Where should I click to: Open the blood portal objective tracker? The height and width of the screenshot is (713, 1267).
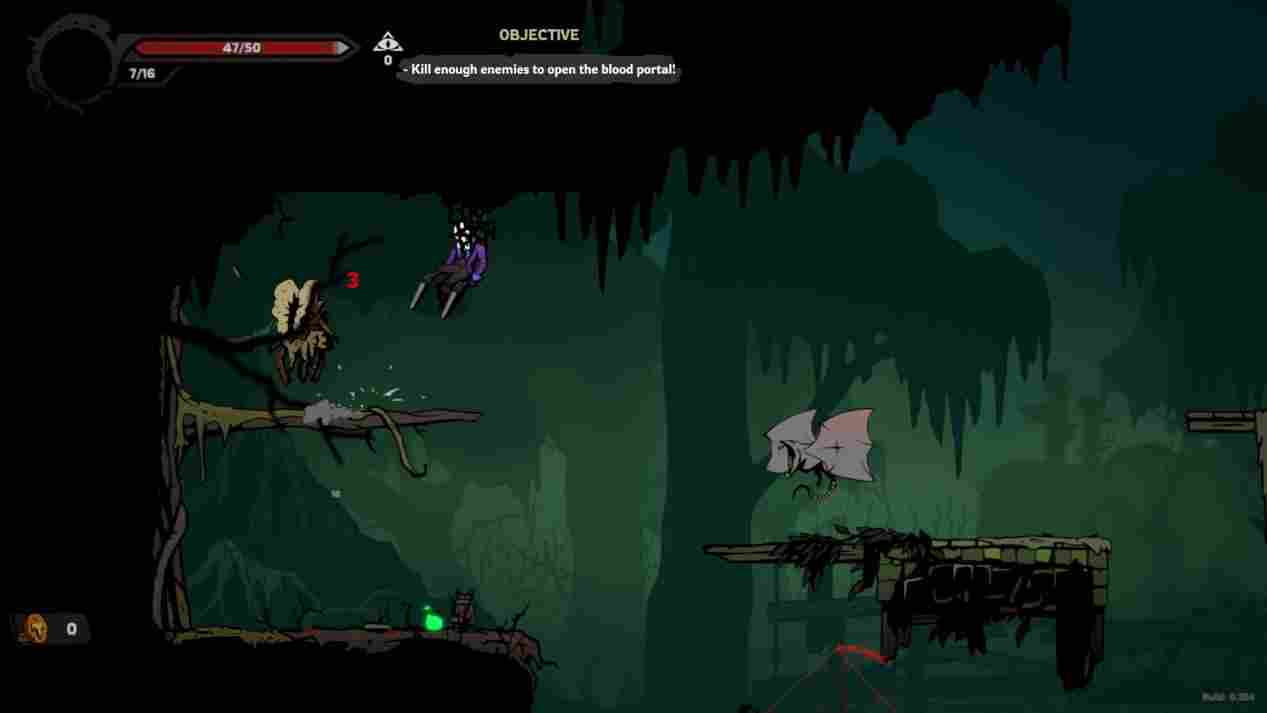pyautogui.click(x=540, y=69)
